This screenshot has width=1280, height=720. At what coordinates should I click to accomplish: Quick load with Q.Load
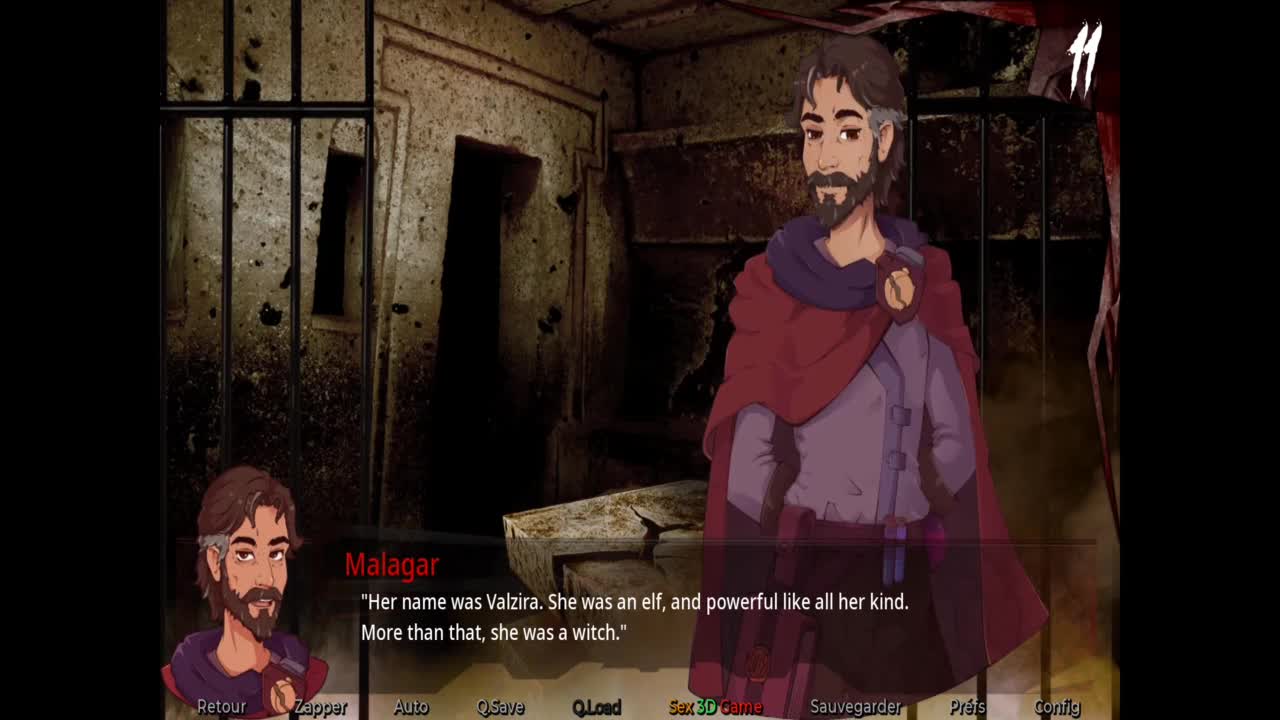tap(597, 707)
